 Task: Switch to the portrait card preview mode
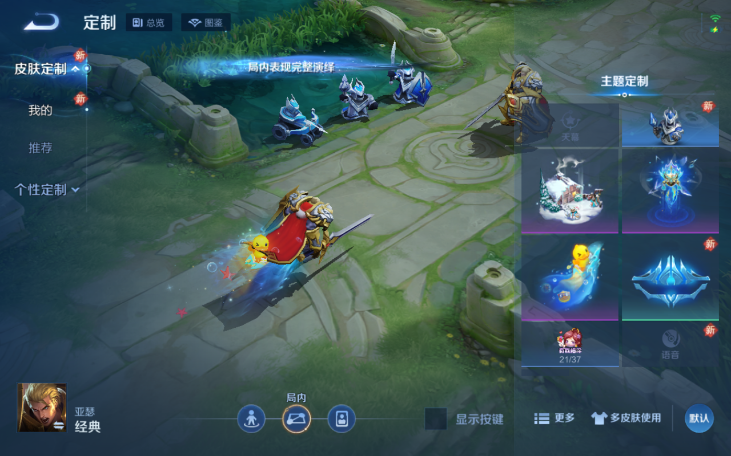(342, 418)
